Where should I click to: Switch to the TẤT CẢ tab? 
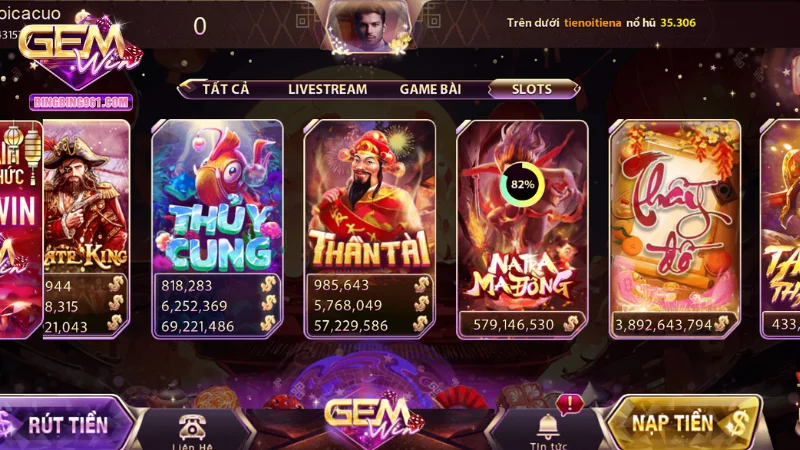click(225, 88)
